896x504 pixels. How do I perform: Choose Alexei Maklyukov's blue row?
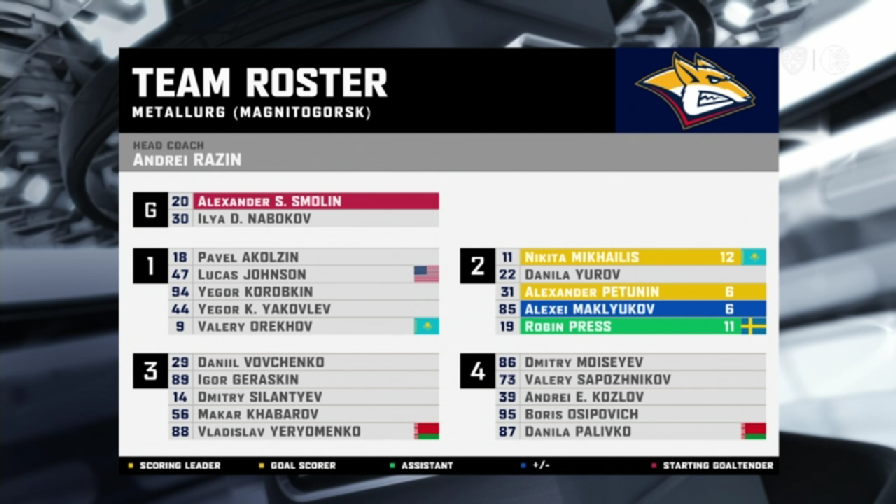[630, 309]
